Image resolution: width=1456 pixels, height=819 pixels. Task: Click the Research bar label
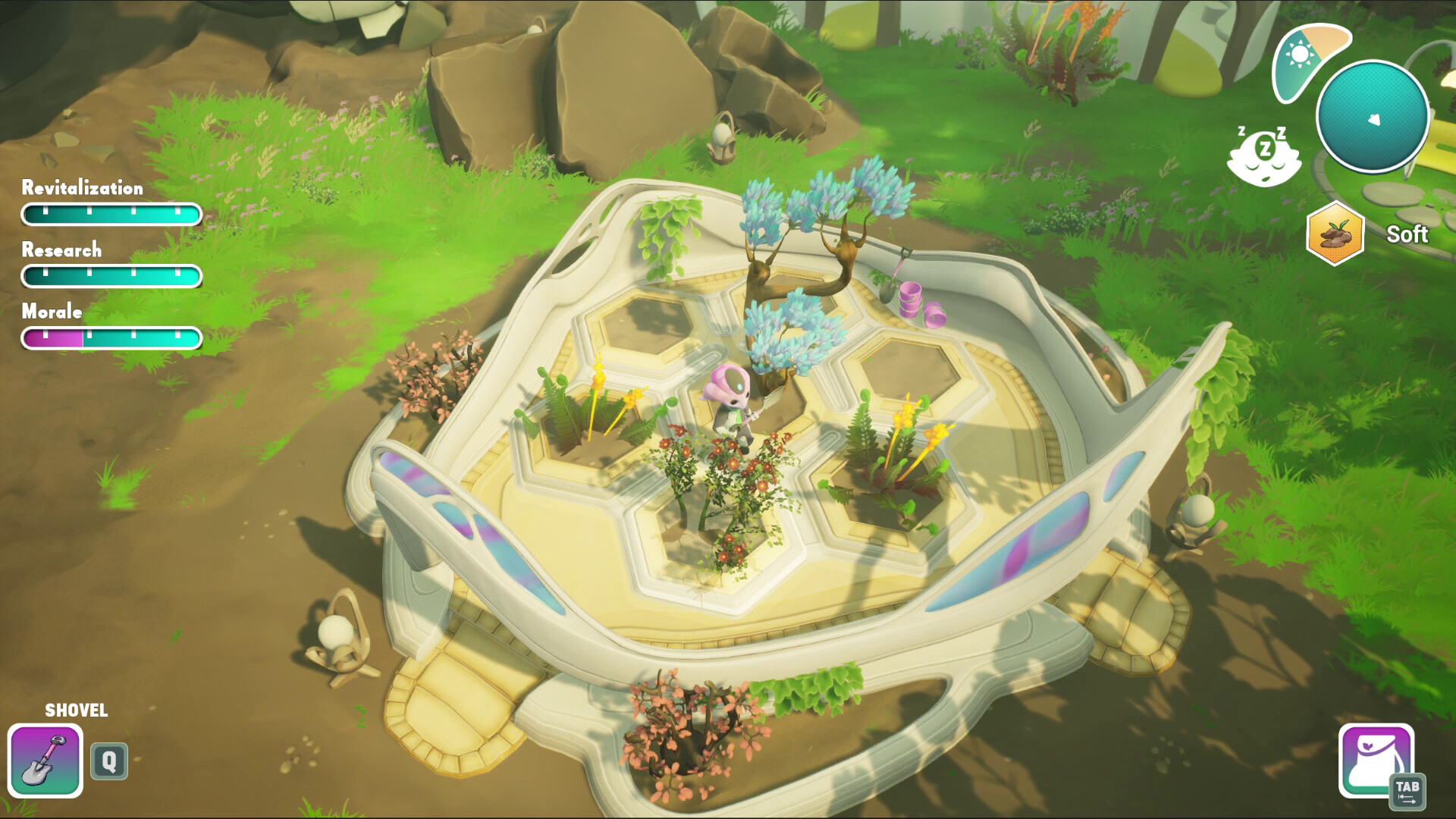click(x=61, y=250)
